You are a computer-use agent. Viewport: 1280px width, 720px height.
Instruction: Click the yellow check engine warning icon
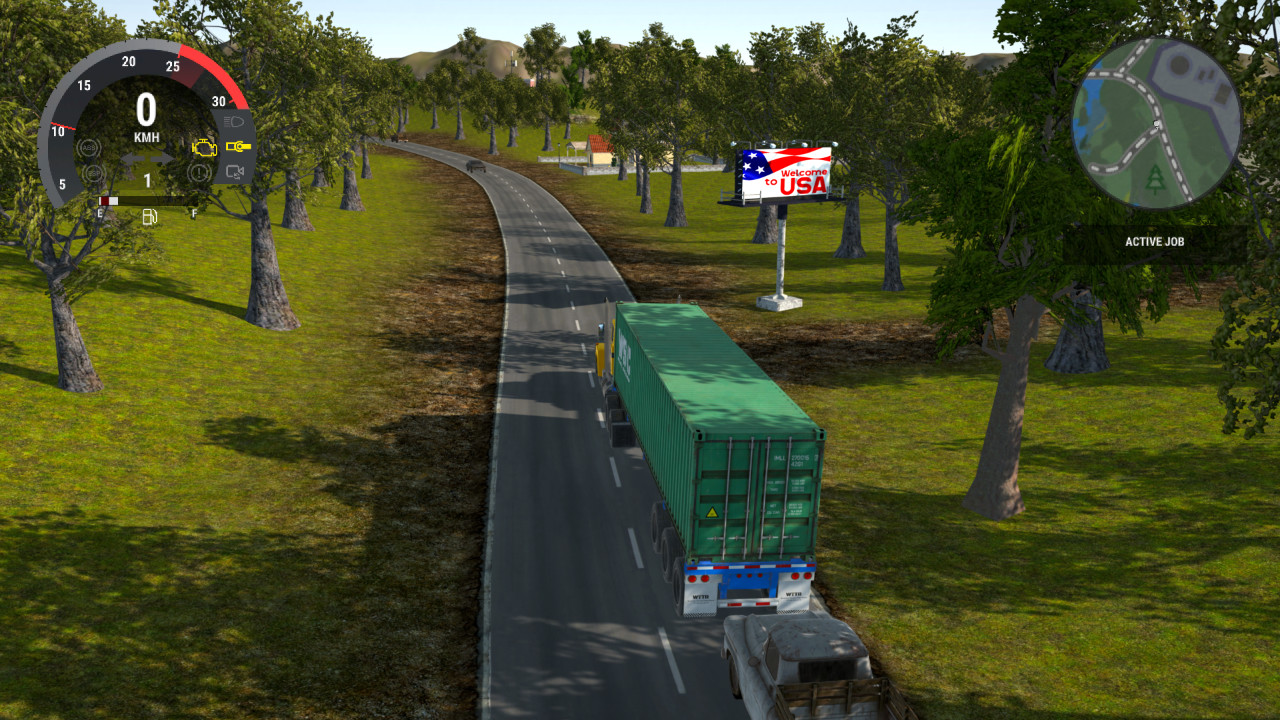205,147
